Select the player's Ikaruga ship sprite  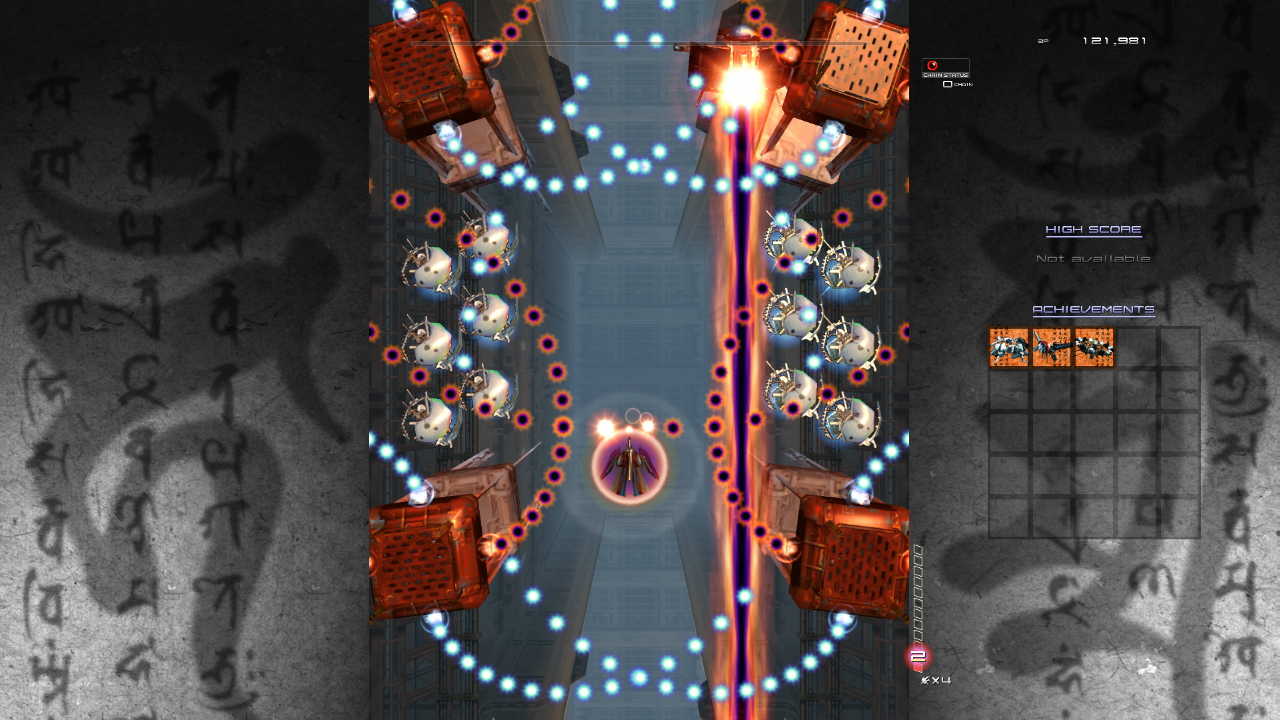[629, 466]
